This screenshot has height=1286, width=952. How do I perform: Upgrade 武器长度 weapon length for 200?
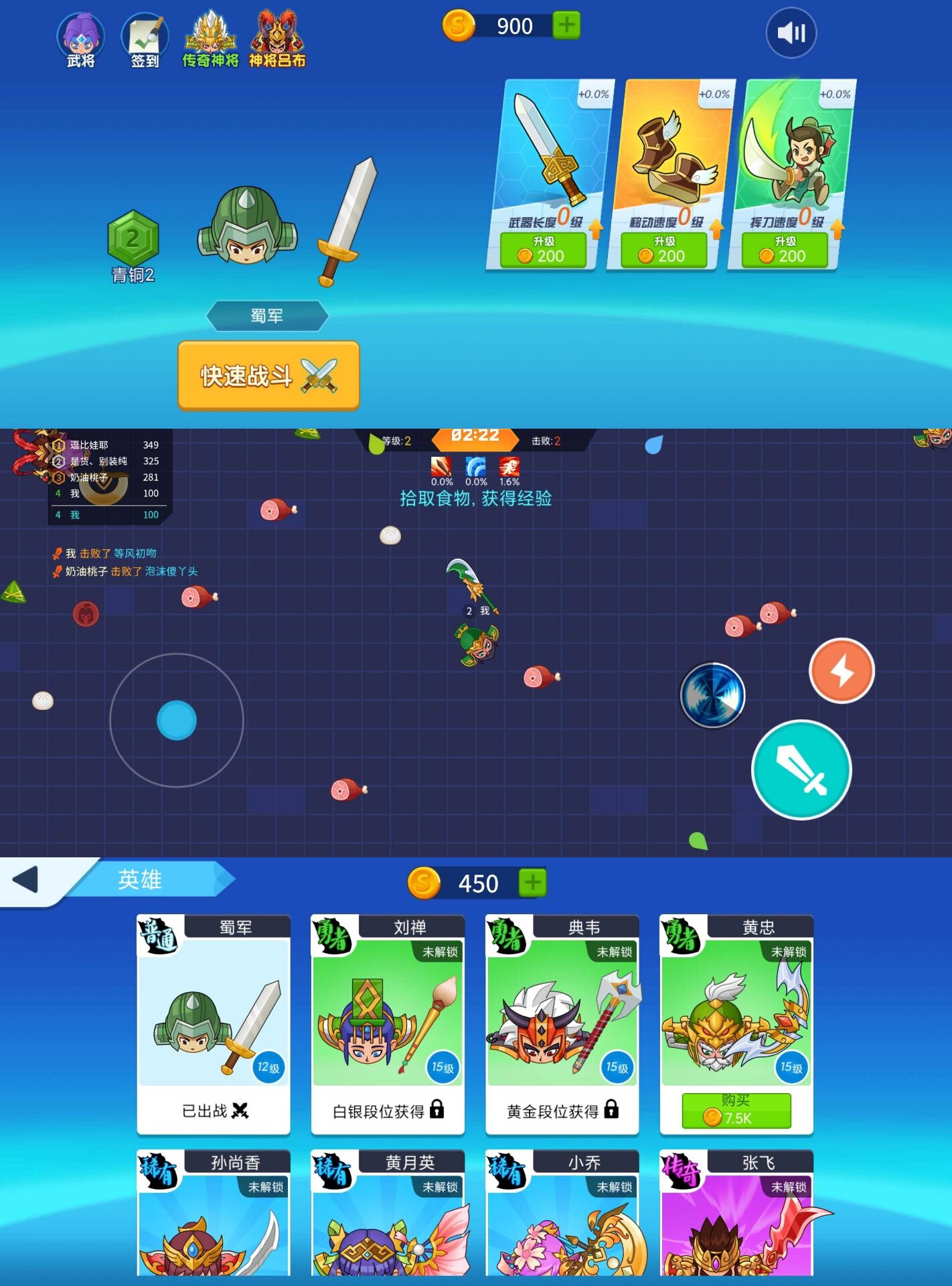pos(543,251)
